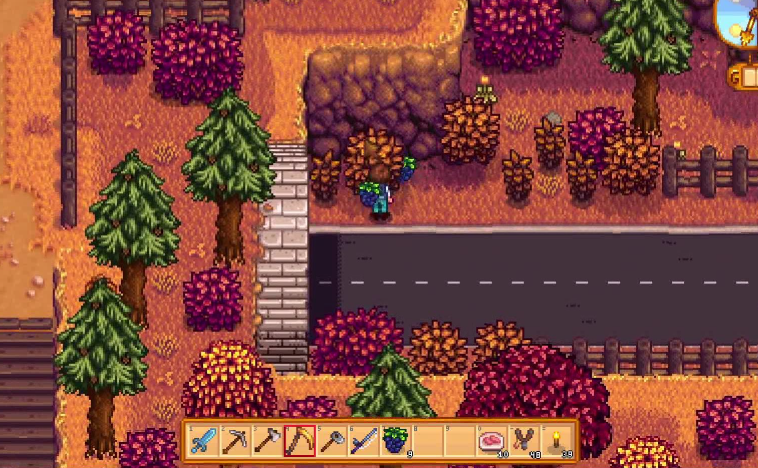
Task: Equip the slingshot from the toolbar
Action: (x=523, y=440)
